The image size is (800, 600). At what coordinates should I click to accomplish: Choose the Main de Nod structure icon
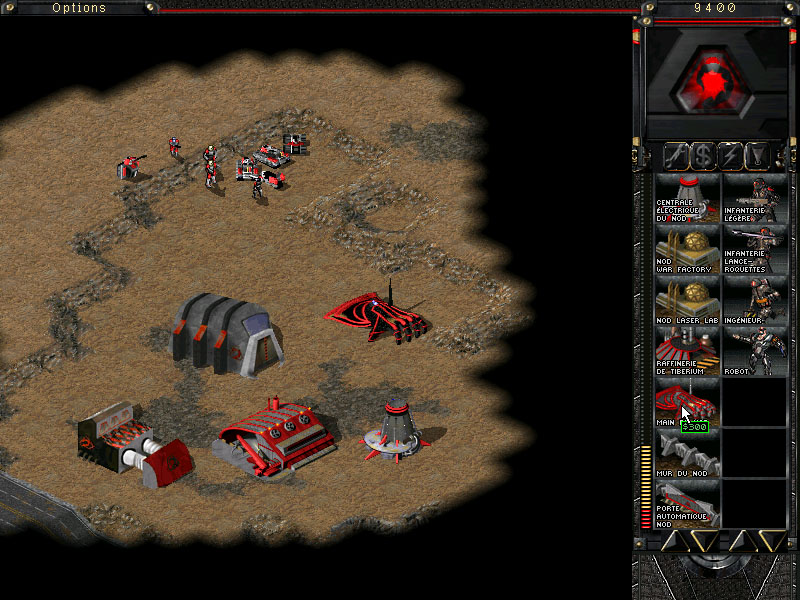pyautogui.click(x=687, y=405)
